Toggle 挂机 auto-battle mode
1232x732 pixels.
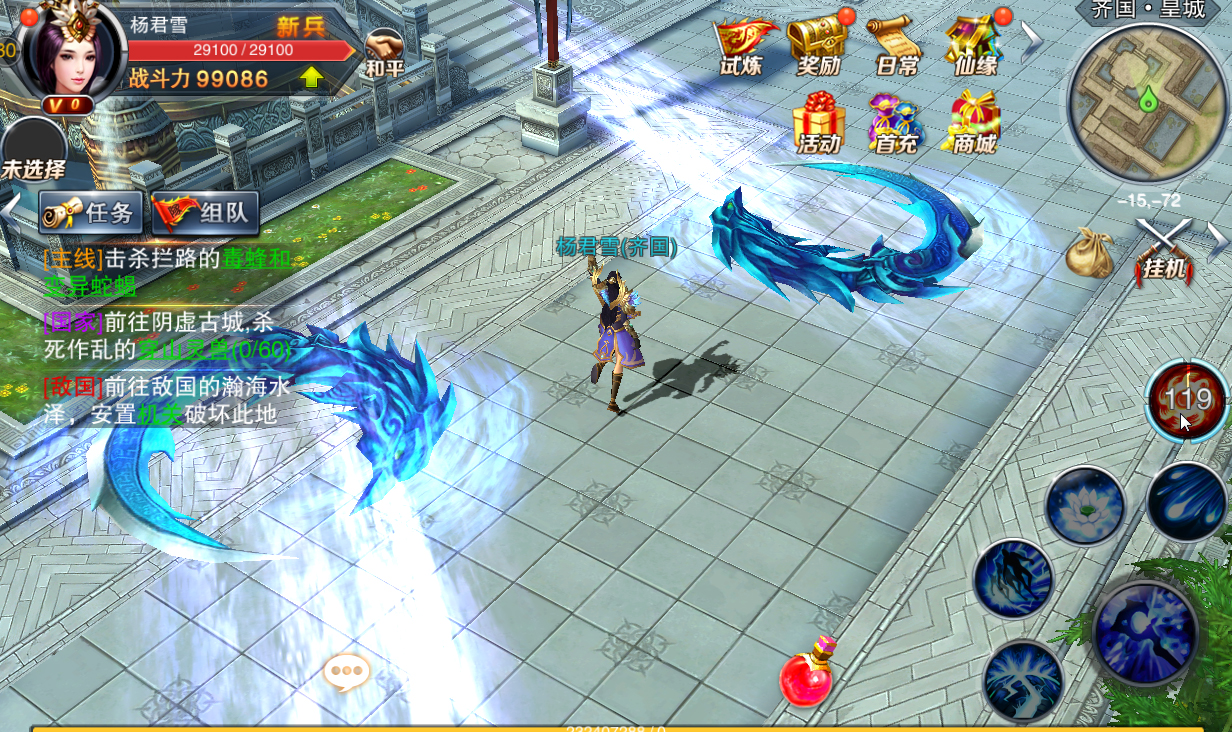point(1163,250)
